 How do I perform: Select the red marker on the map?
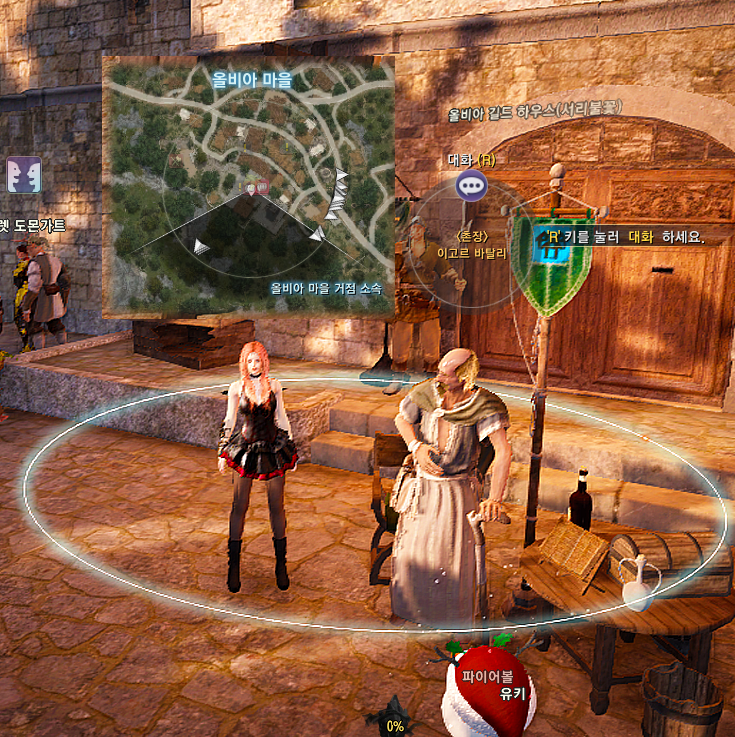[262, 187]
